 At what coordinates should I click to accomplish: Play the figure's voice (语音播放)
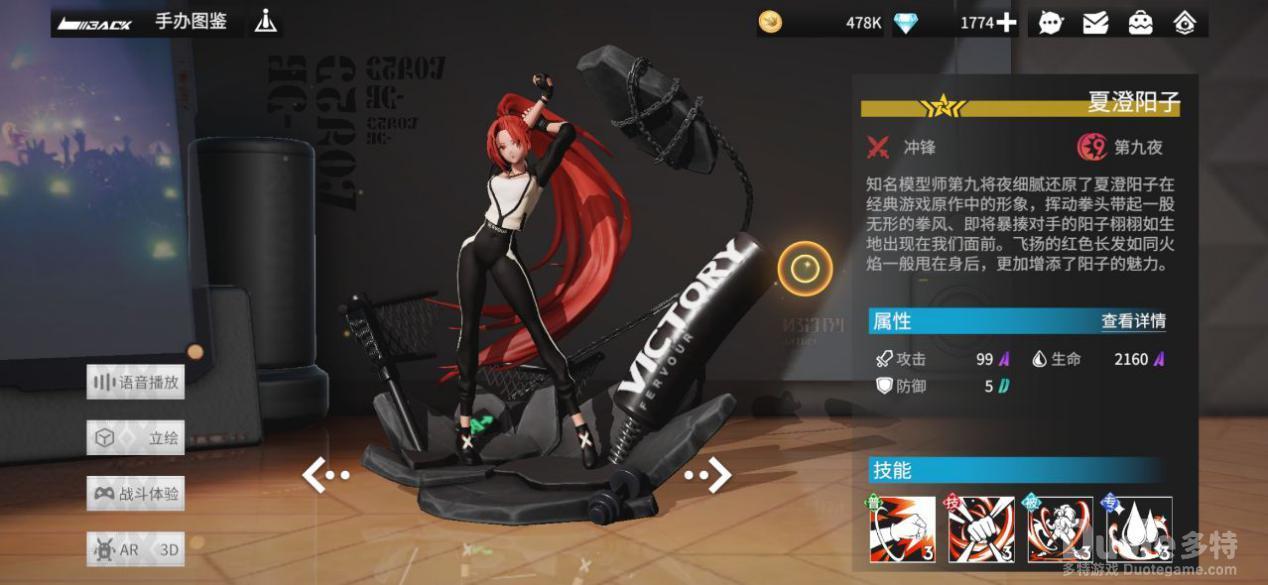click(136, 382)
